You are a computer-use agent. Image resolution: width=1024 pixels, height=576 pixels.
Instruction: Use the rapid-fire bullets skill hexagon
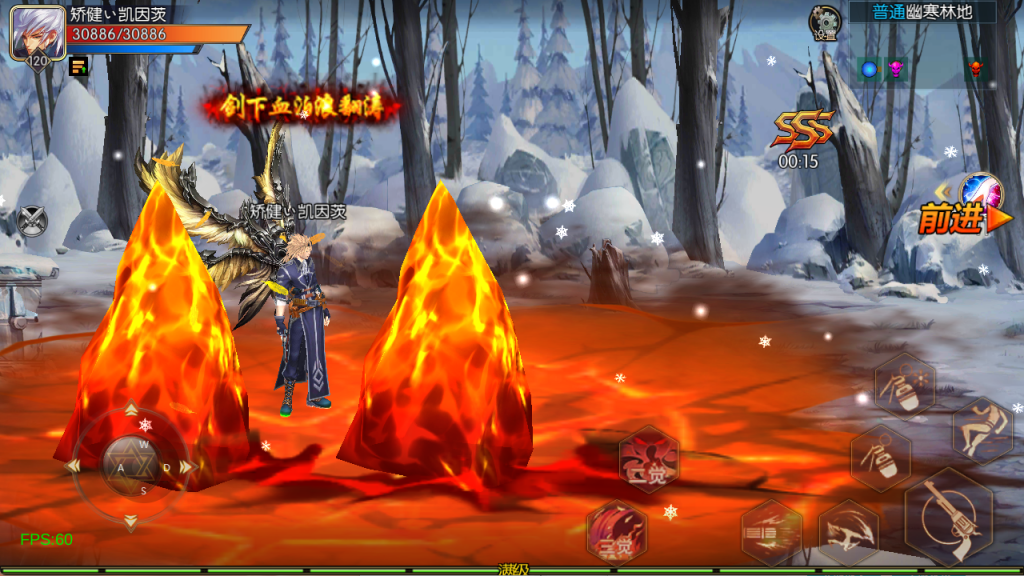[x=771, y=531]
